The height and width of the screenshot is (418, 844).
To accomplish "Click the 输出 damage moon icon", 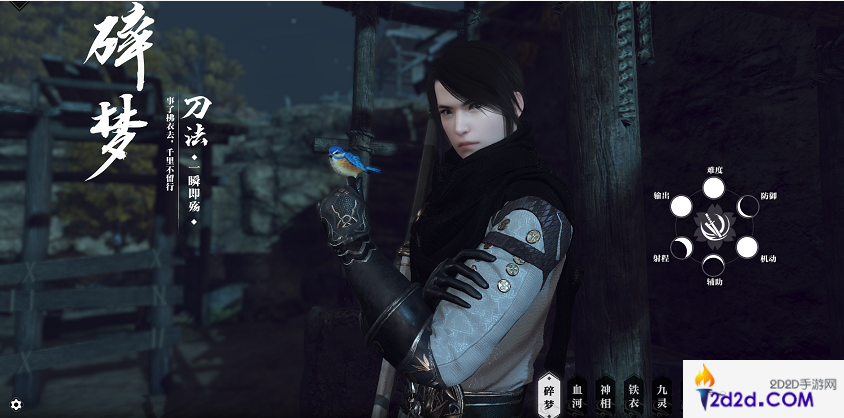I will point(680,207).
